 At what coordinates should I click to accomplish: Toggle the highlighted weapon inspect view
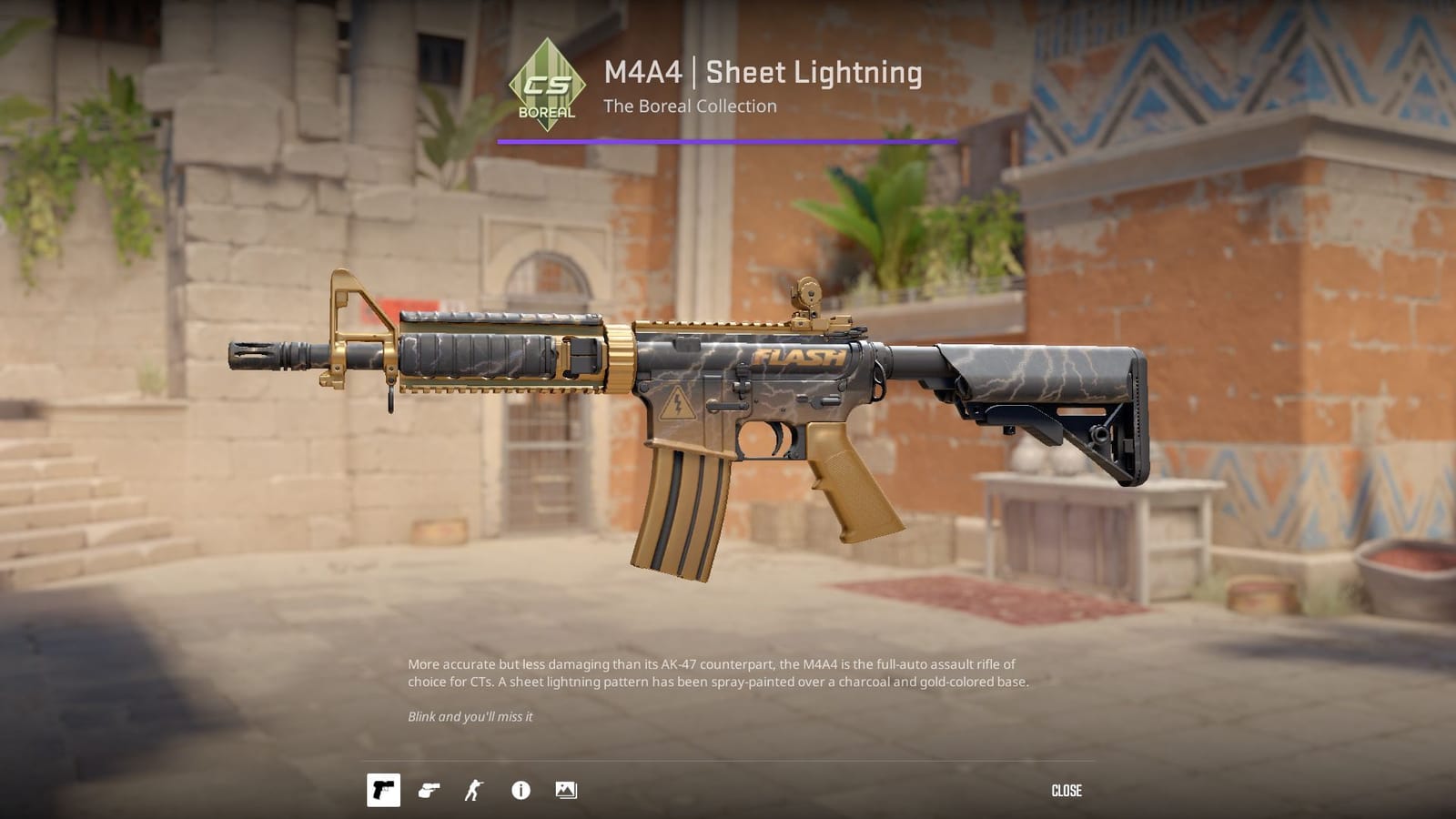(384, 791)
